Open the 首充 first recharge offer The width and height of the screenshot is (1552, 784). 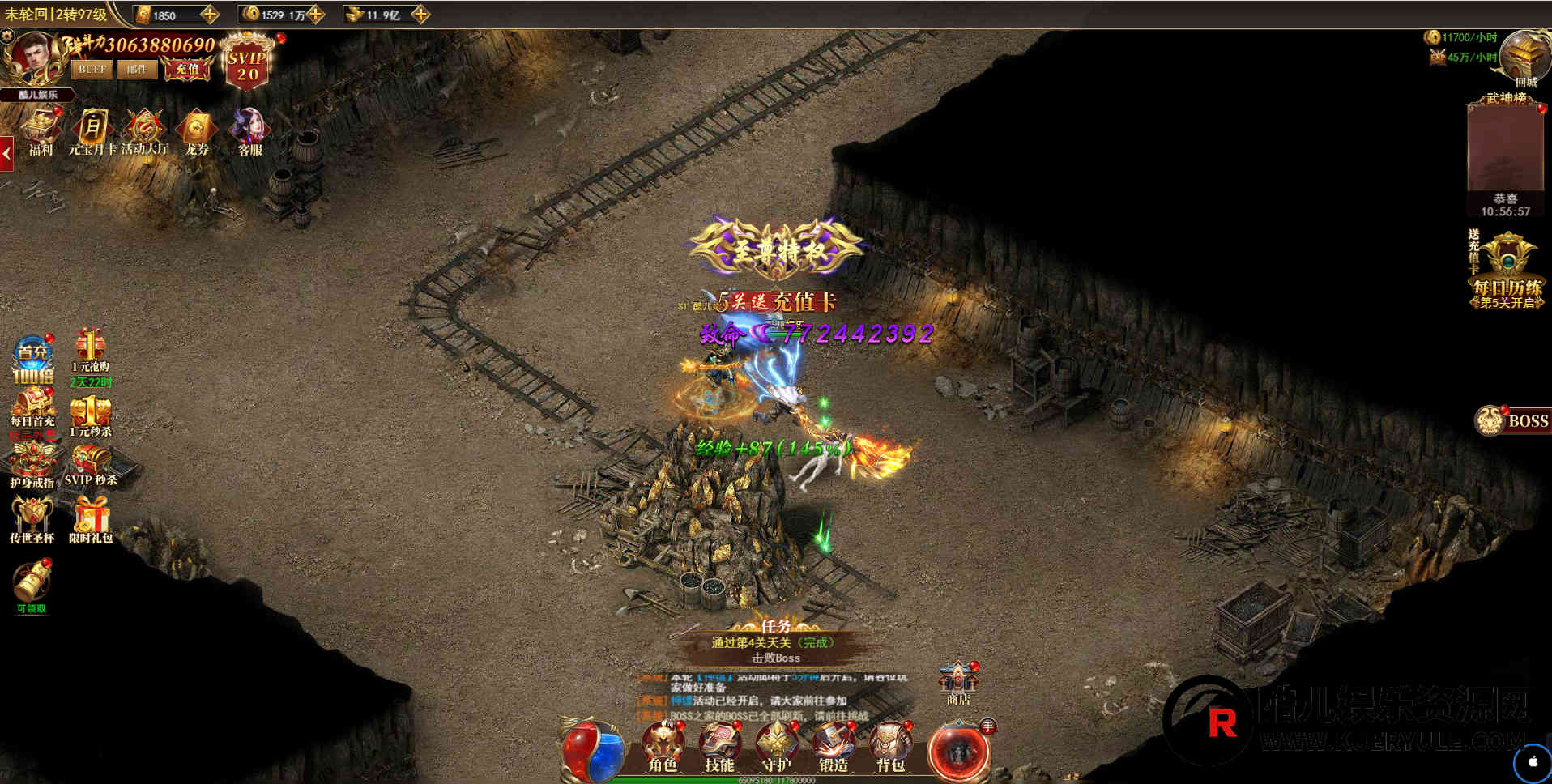pos(32,360)
